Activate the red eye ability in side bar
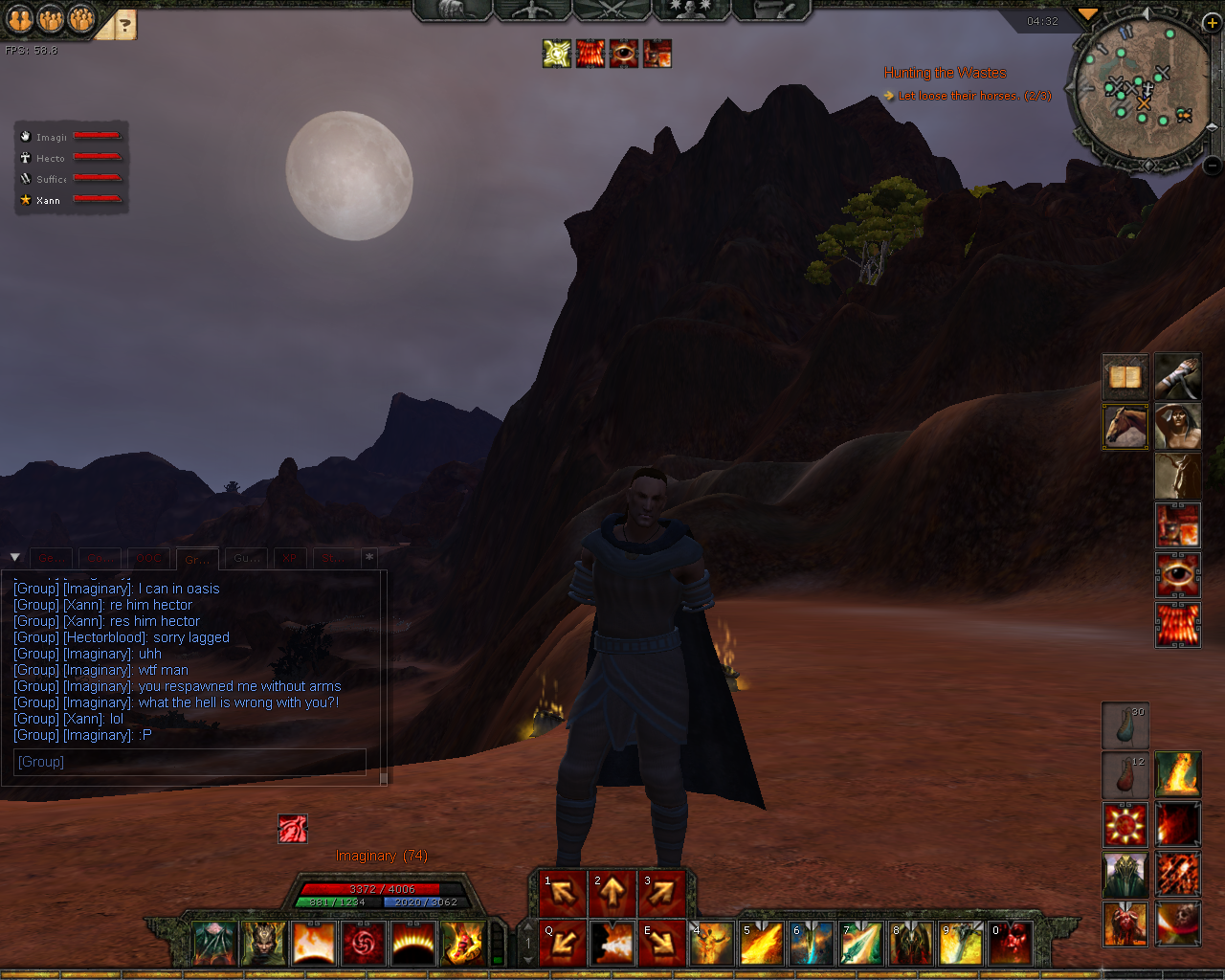The image size is (1225, 980). [1177, 576]
